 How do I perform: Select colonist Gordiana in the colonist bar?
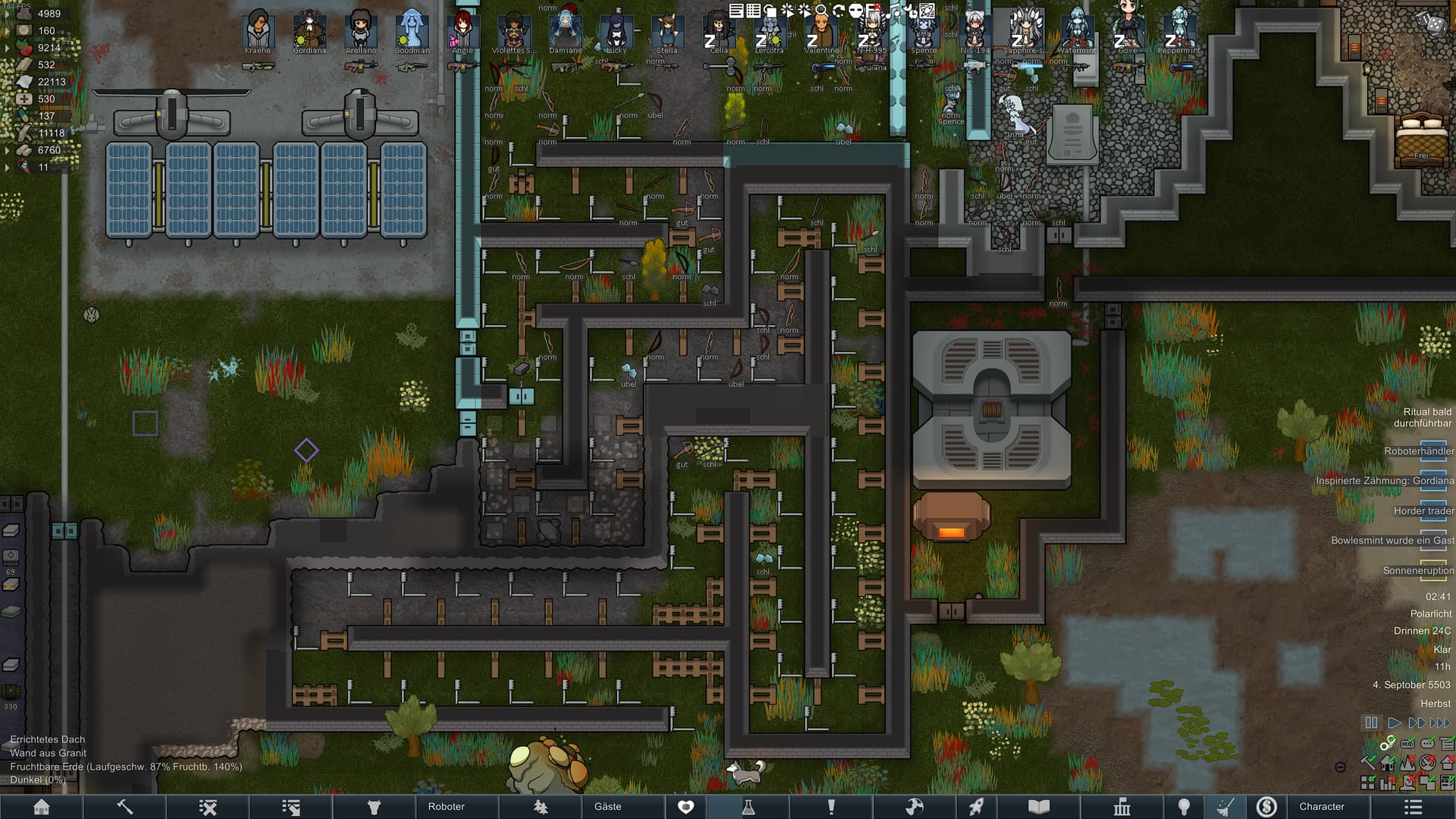(309, 30)
